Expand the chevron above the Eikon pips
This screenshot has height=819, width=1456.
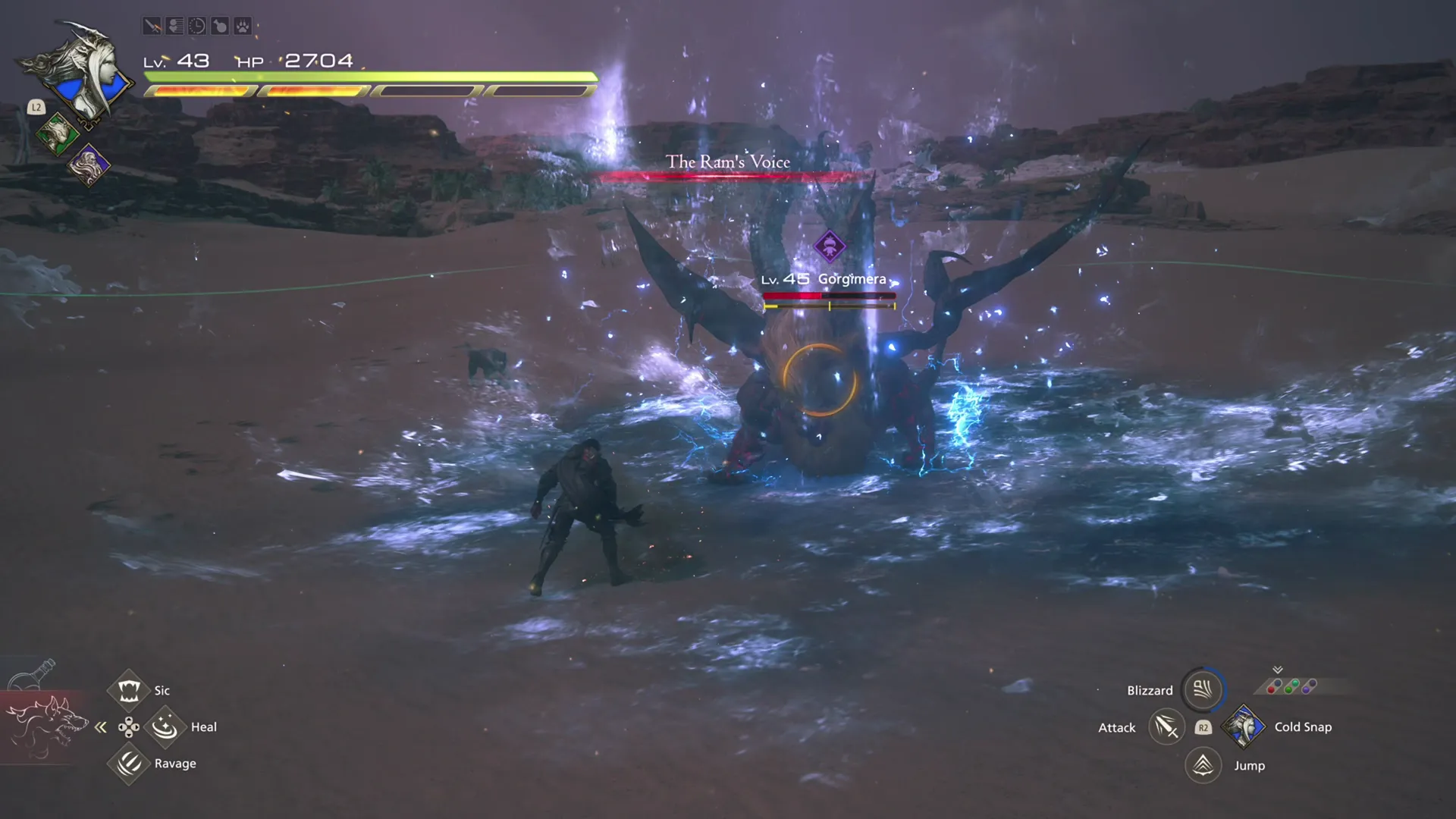click(x=1277, y=670)
